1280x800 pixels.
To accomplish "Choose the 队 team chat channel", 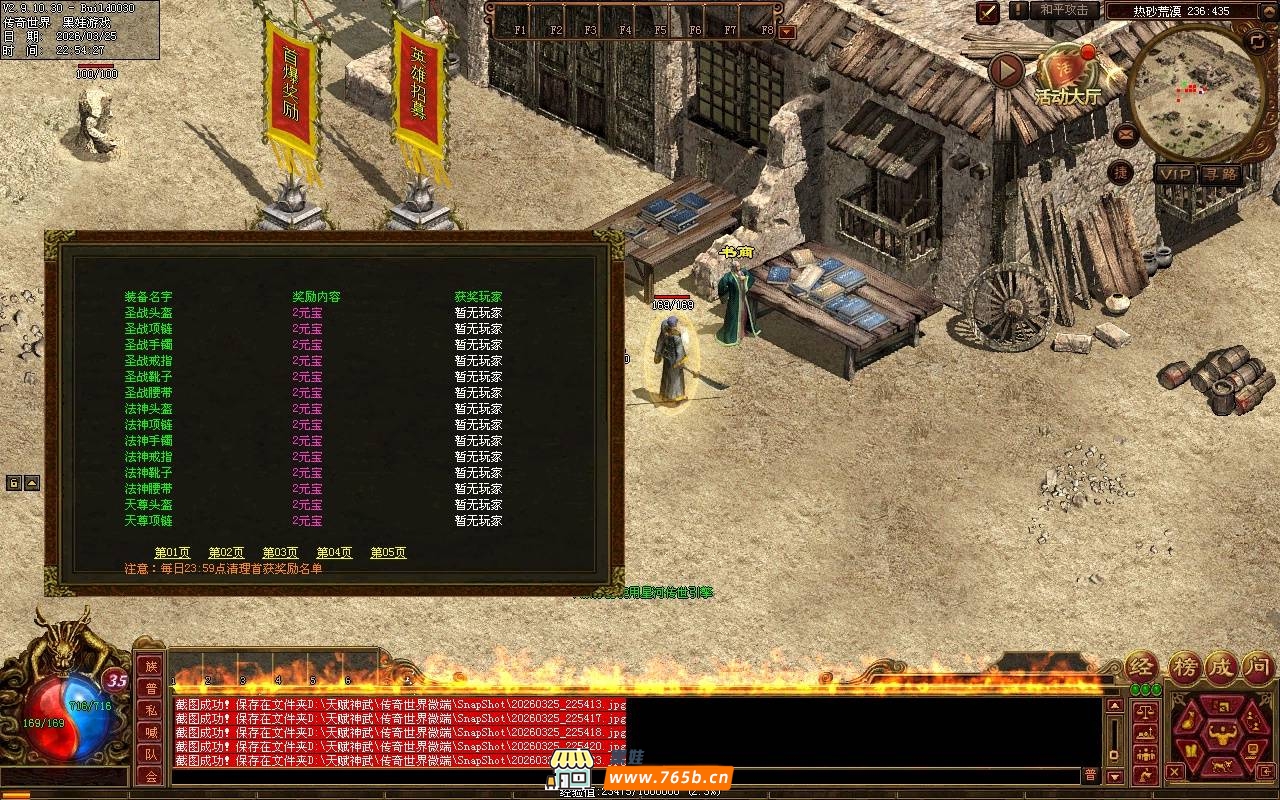I will [151, 754].
